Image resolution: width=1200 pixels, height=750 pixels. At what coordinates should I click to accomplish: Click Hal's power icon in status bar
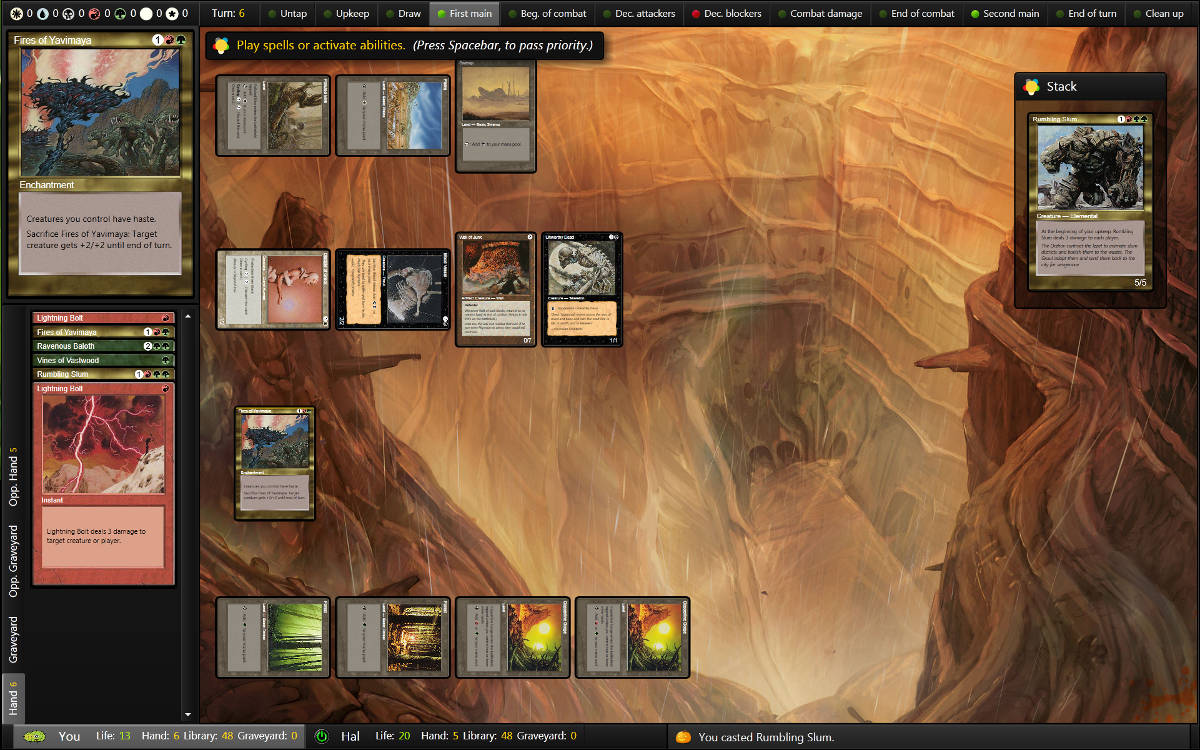point(321,737)
